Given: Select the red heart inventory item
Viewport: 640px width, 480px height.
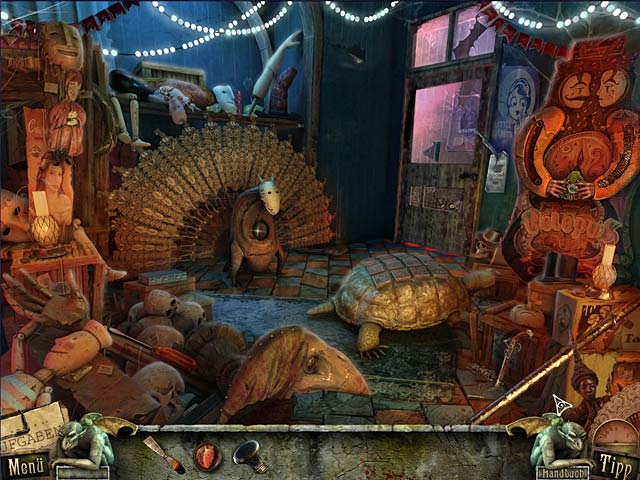Looking at the screenshot, I should [x=207, y=456].
